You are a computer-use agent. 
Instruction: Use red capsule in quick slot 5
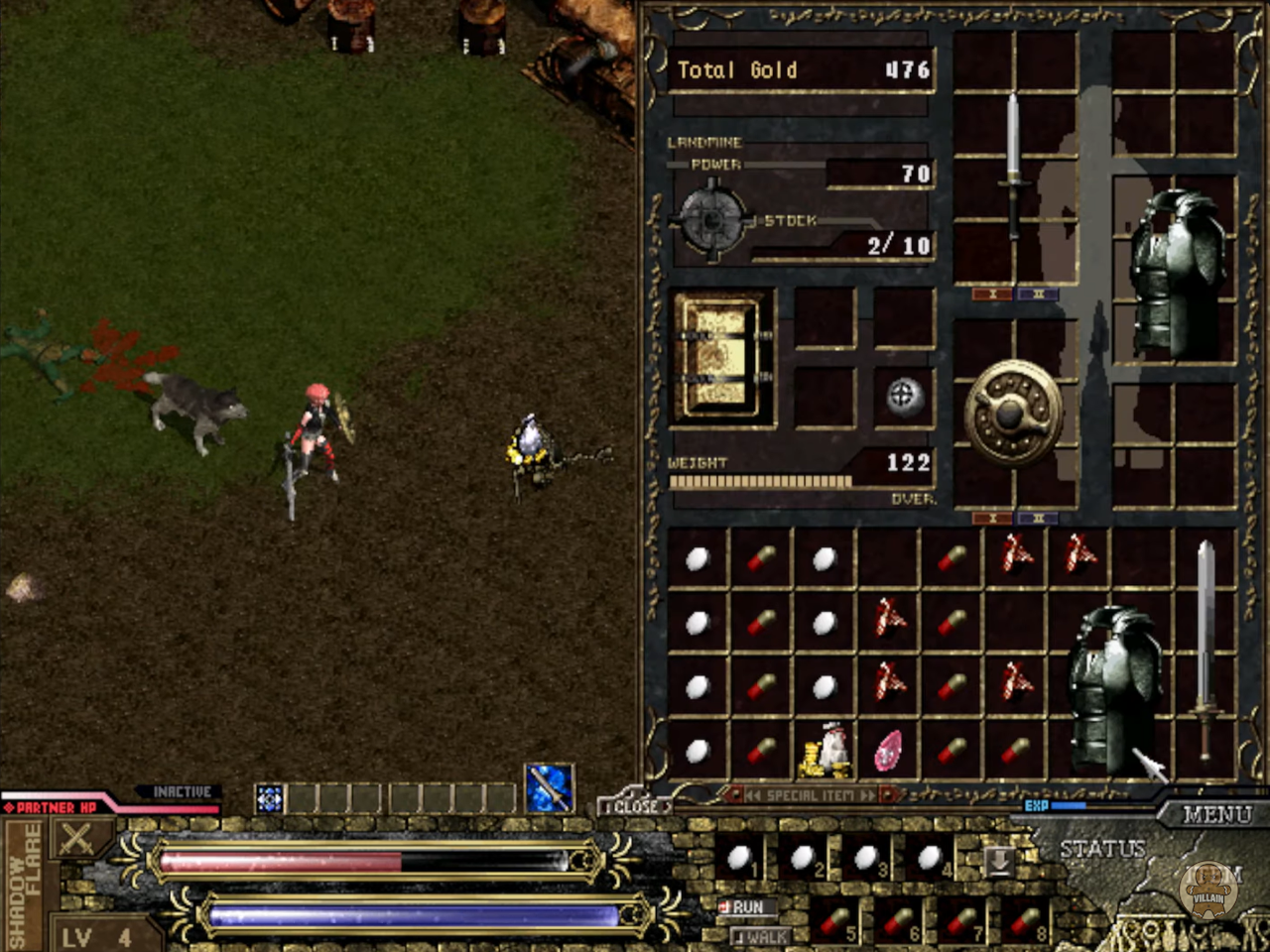click(x=836, y=923)
